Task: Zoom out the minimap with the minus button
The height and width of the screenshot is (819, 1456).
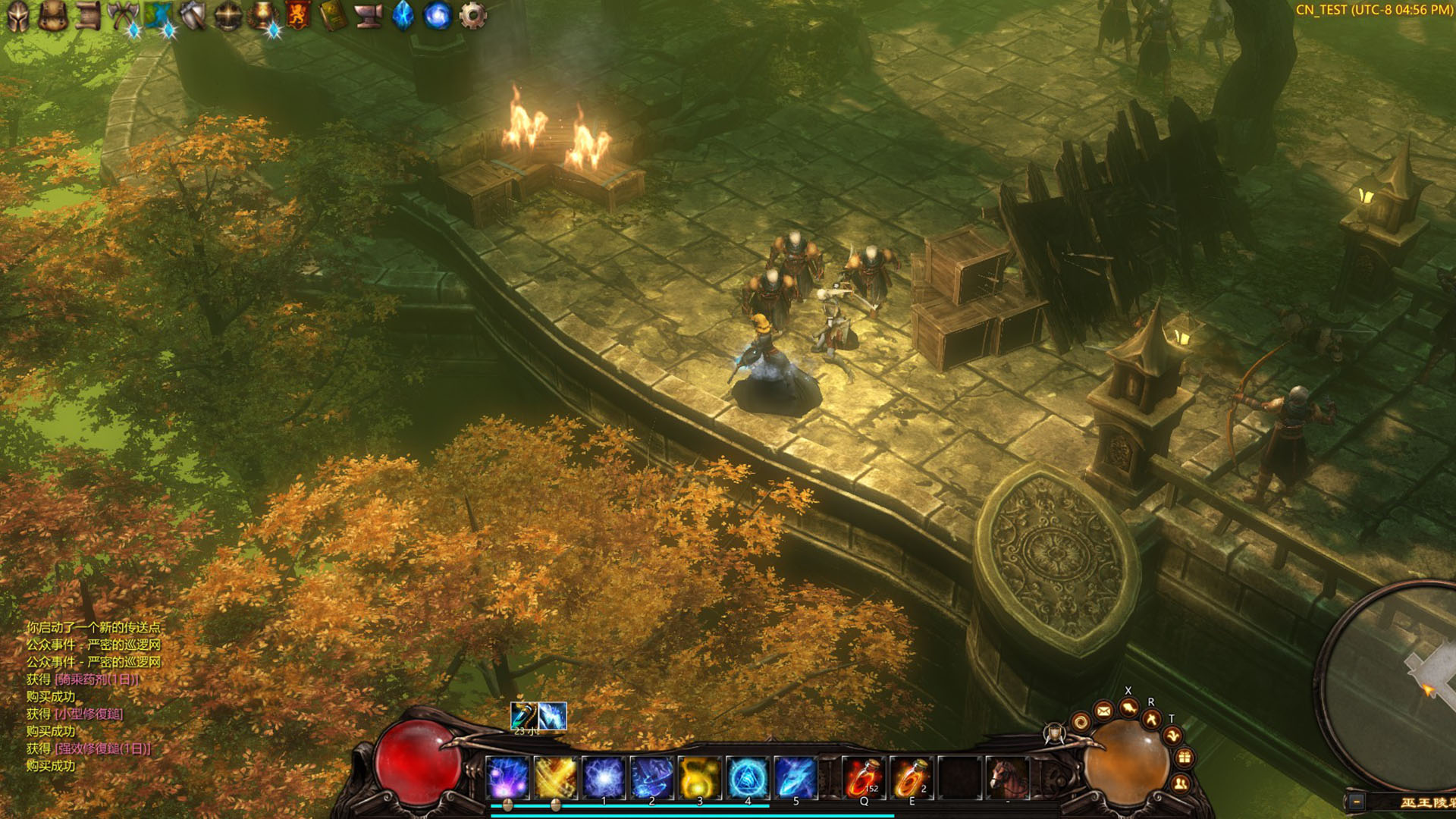Action: pyautogui.click(x=1356, y=801)
